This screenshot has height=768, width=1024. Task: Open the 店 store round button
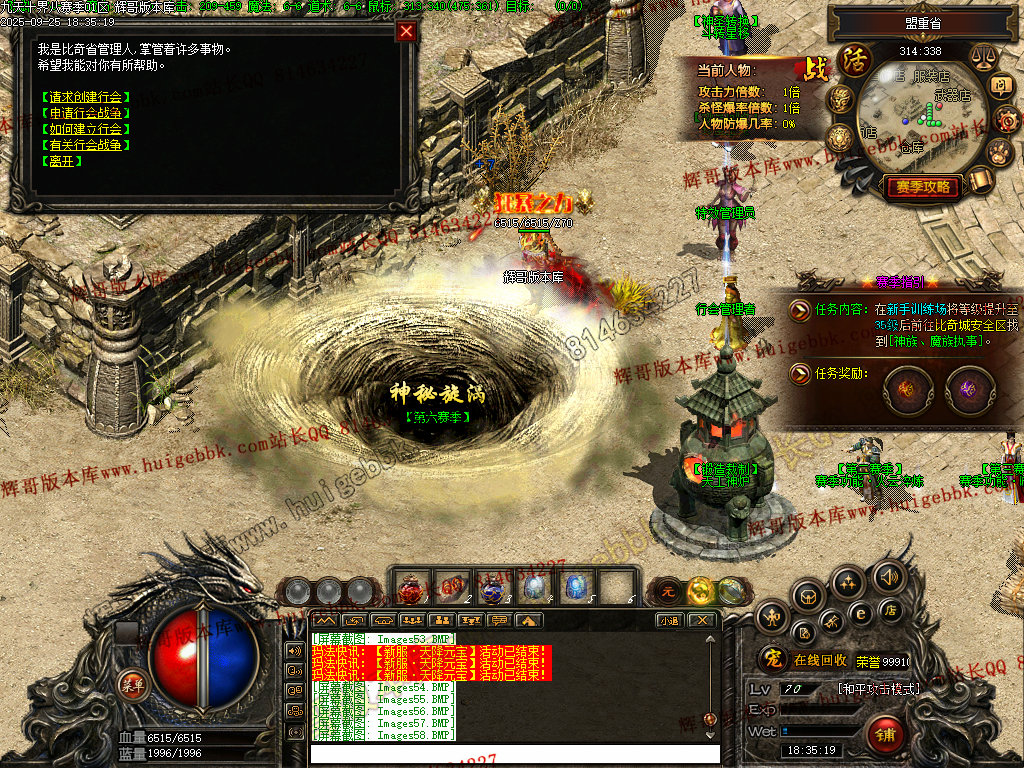coord(891,609)
